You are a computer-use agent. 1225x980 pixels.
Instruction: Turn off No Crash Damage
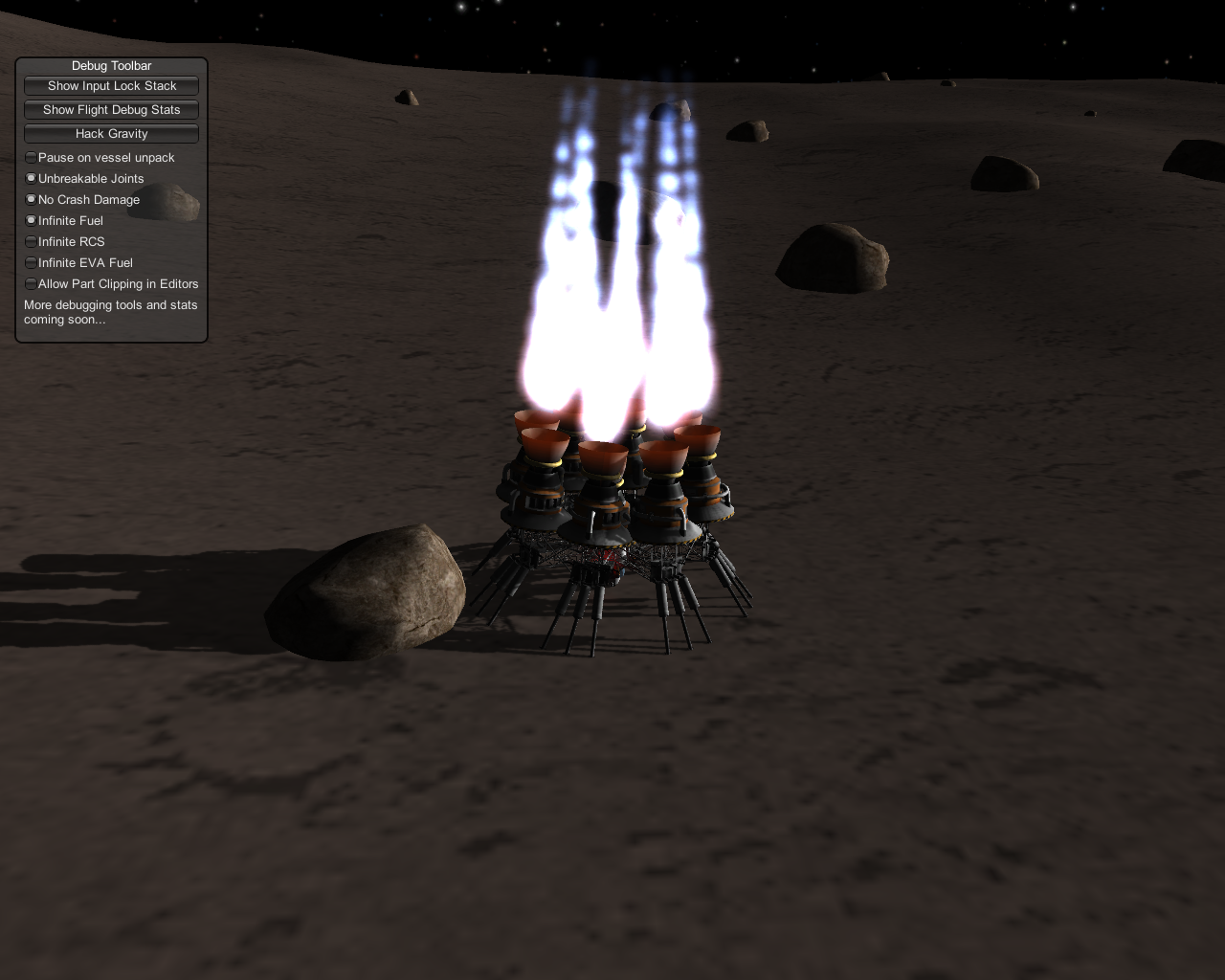click(x=31, y=199)
